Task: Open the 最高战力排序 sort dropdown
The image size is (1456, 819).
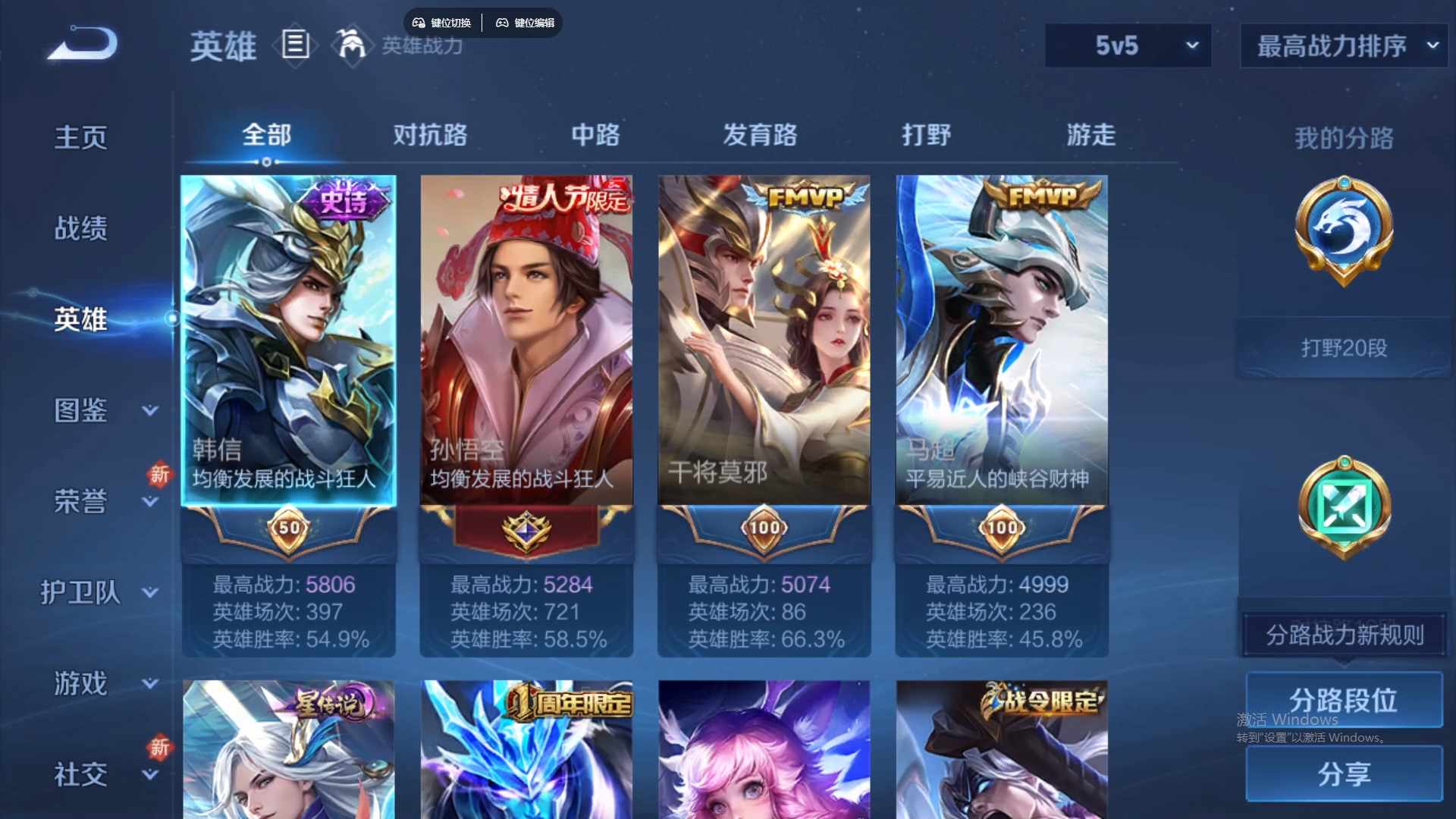Action: click(1344, 45)
